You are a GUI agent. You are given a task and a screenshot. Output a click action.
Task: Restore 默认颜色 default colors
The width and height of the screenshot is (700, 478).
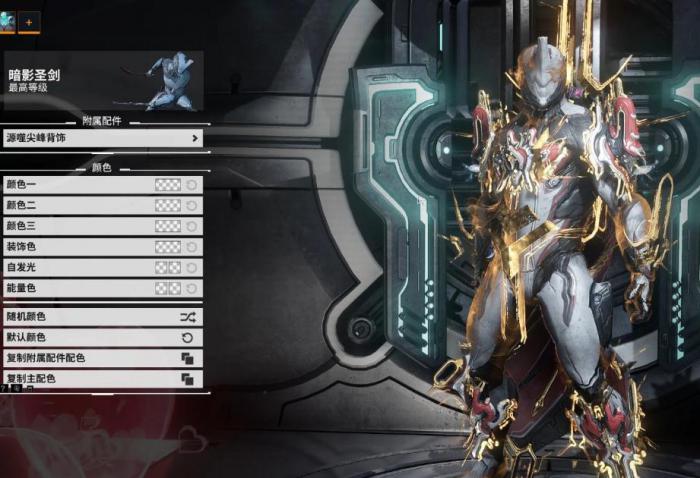pos(102,338)
